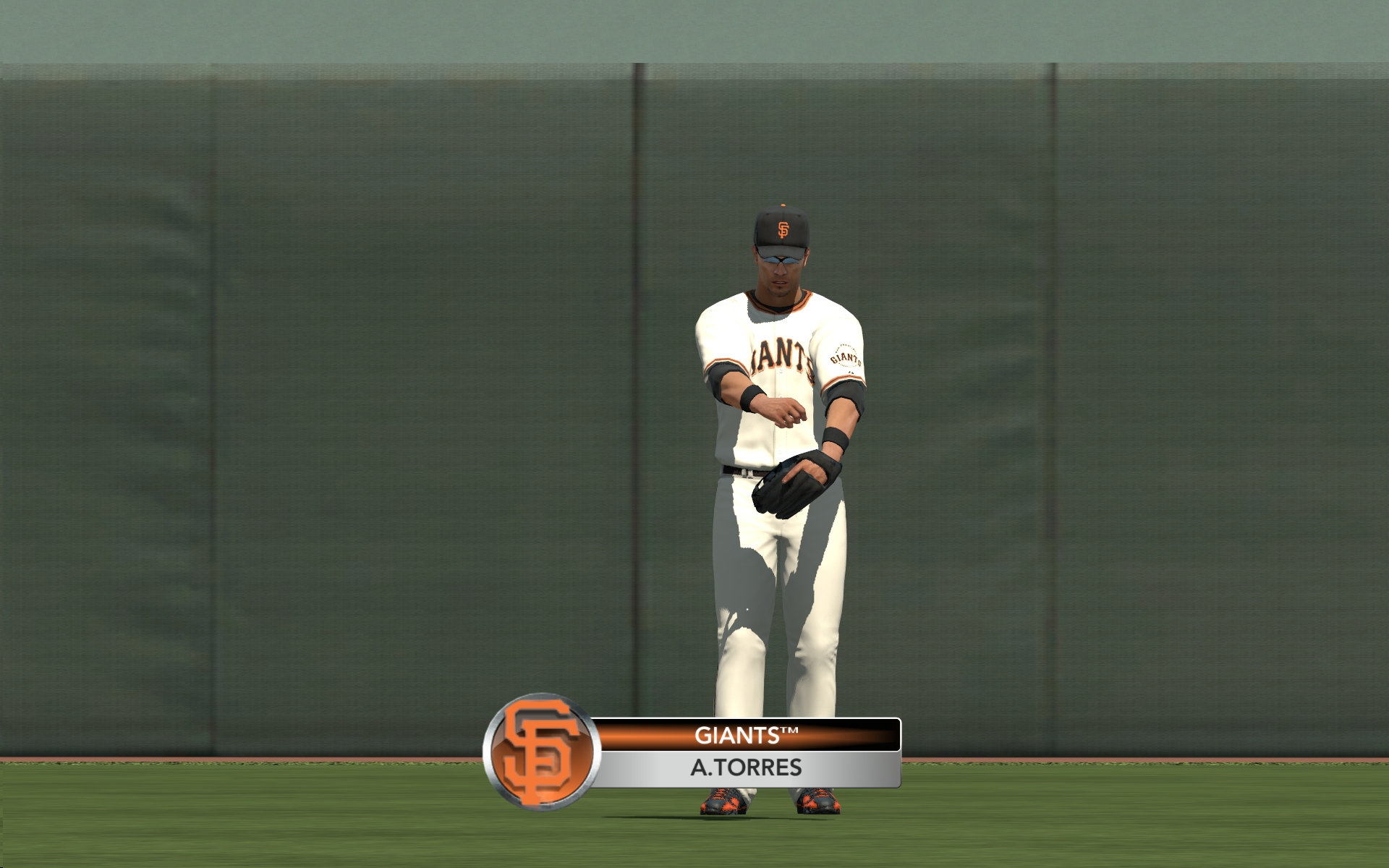The image size is (1389, 868).
Task: Collapse the scoreboard overlay strip
Action: pyautogui.click(x=745, y=752)
